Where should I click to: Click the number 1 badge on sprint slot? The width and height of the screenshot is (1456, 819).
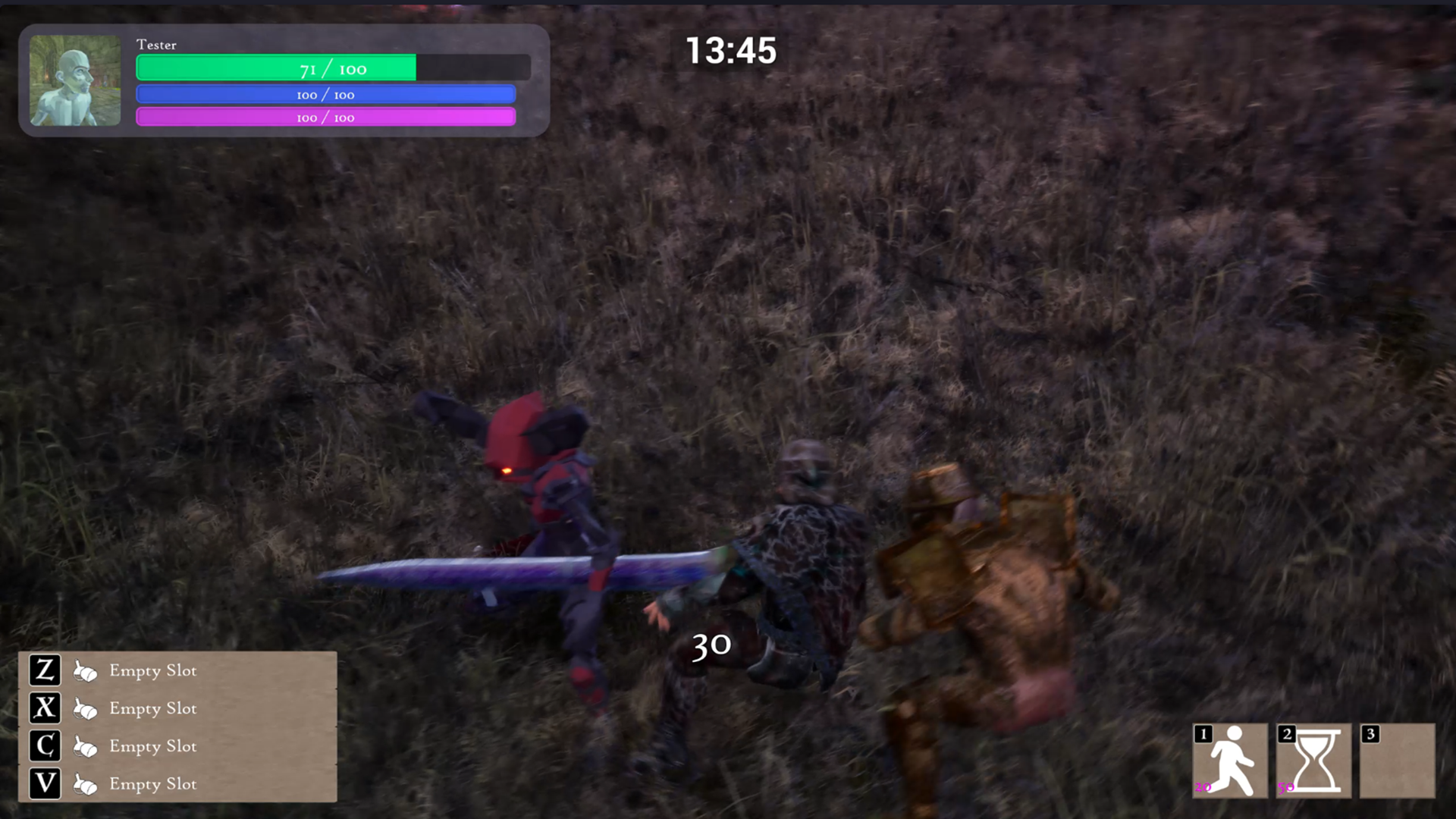point(1202,734)
